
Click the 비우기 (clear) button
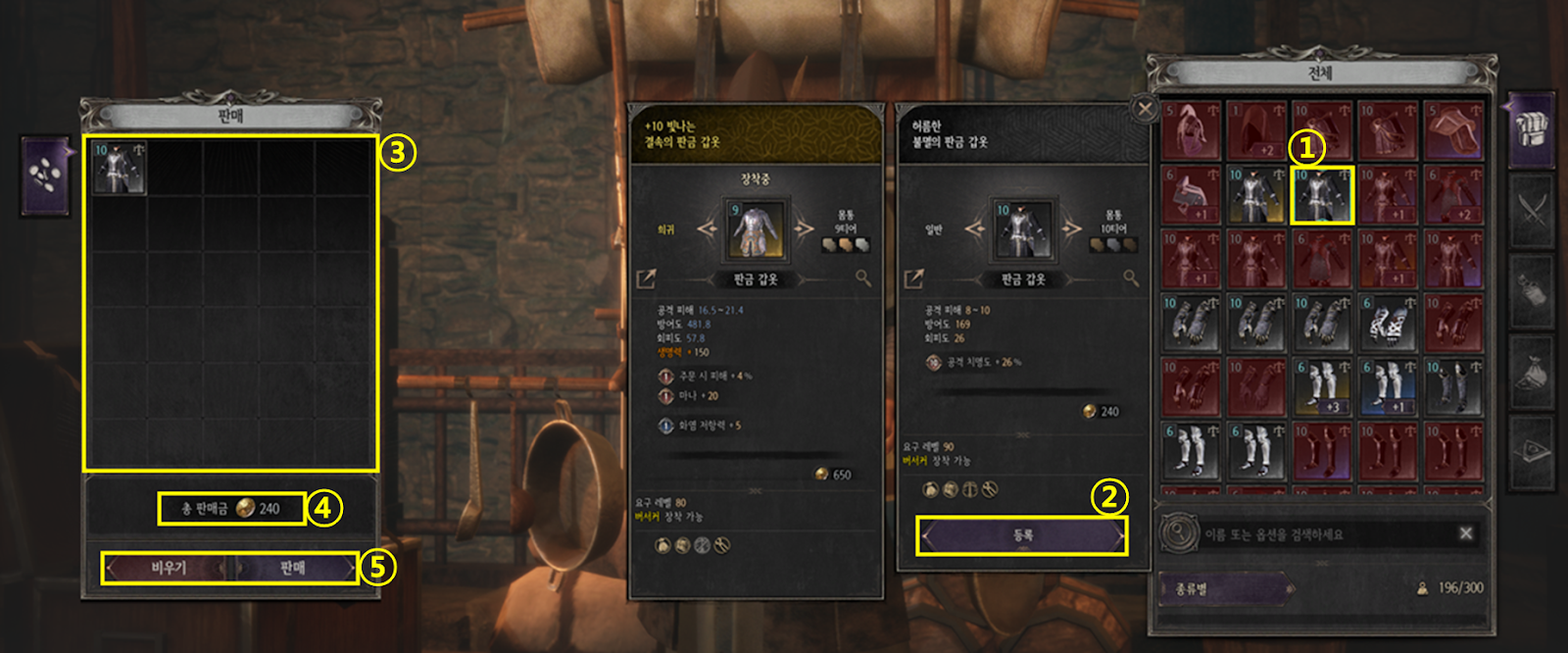tap(168, 568)
